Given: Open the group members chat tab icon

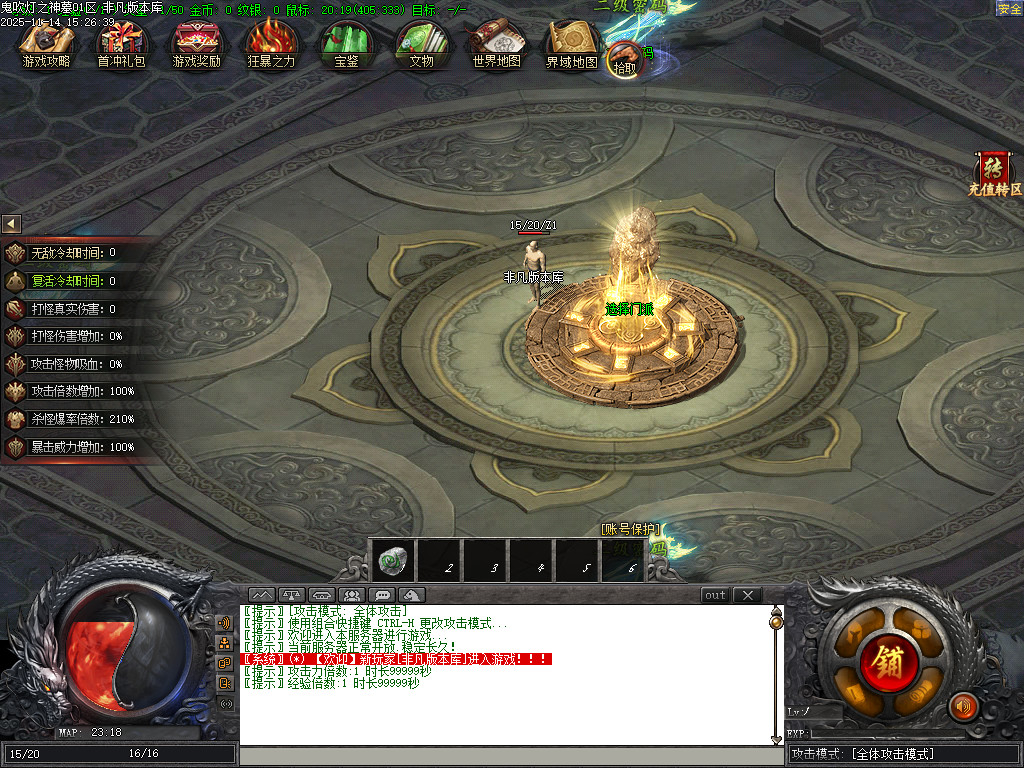Looking at the screenshot, I should (350, 595).
